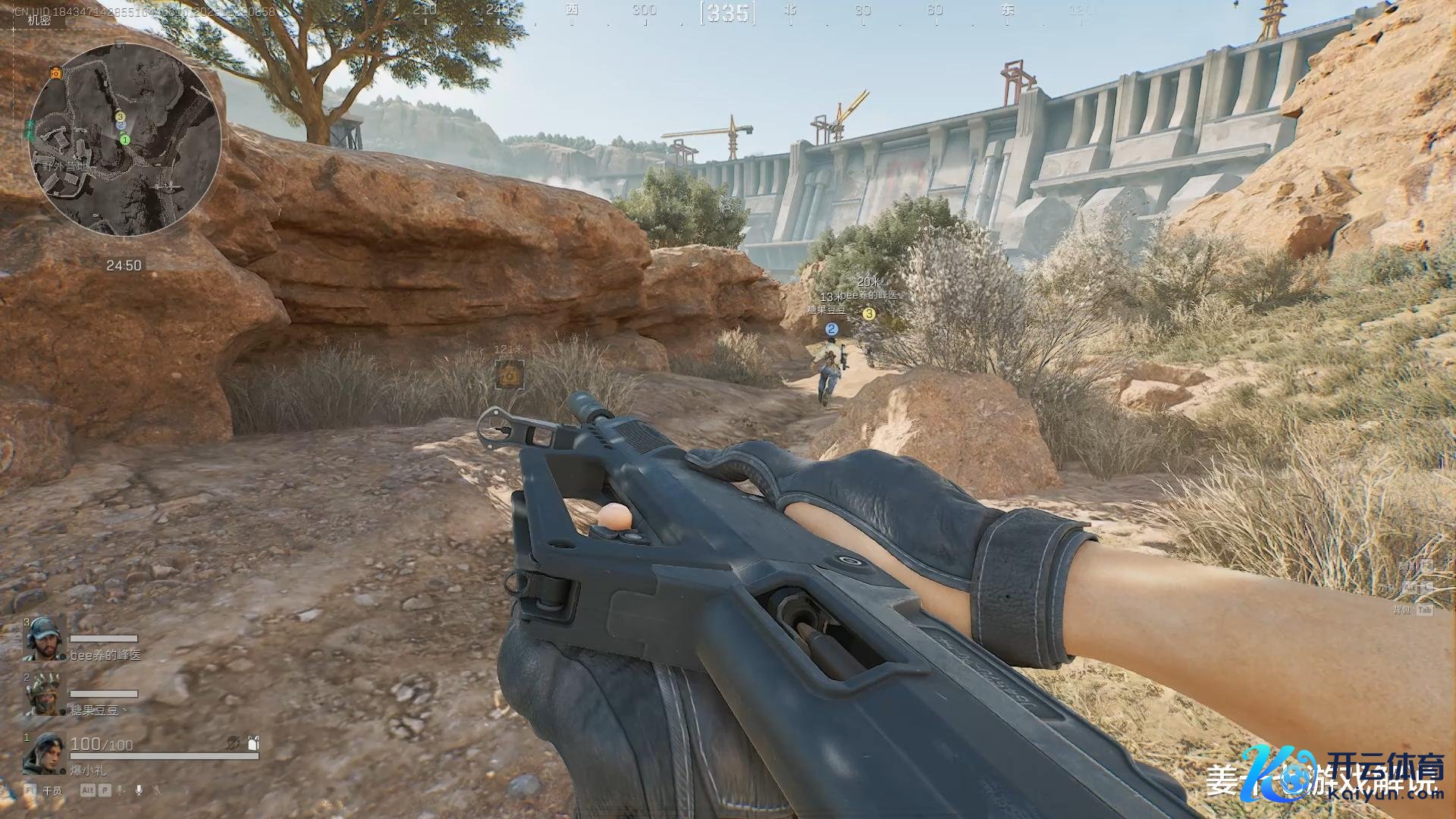Click own operator portrait 爆小礼
This screenshot has height=819, width=1456.
pos(44,753)
